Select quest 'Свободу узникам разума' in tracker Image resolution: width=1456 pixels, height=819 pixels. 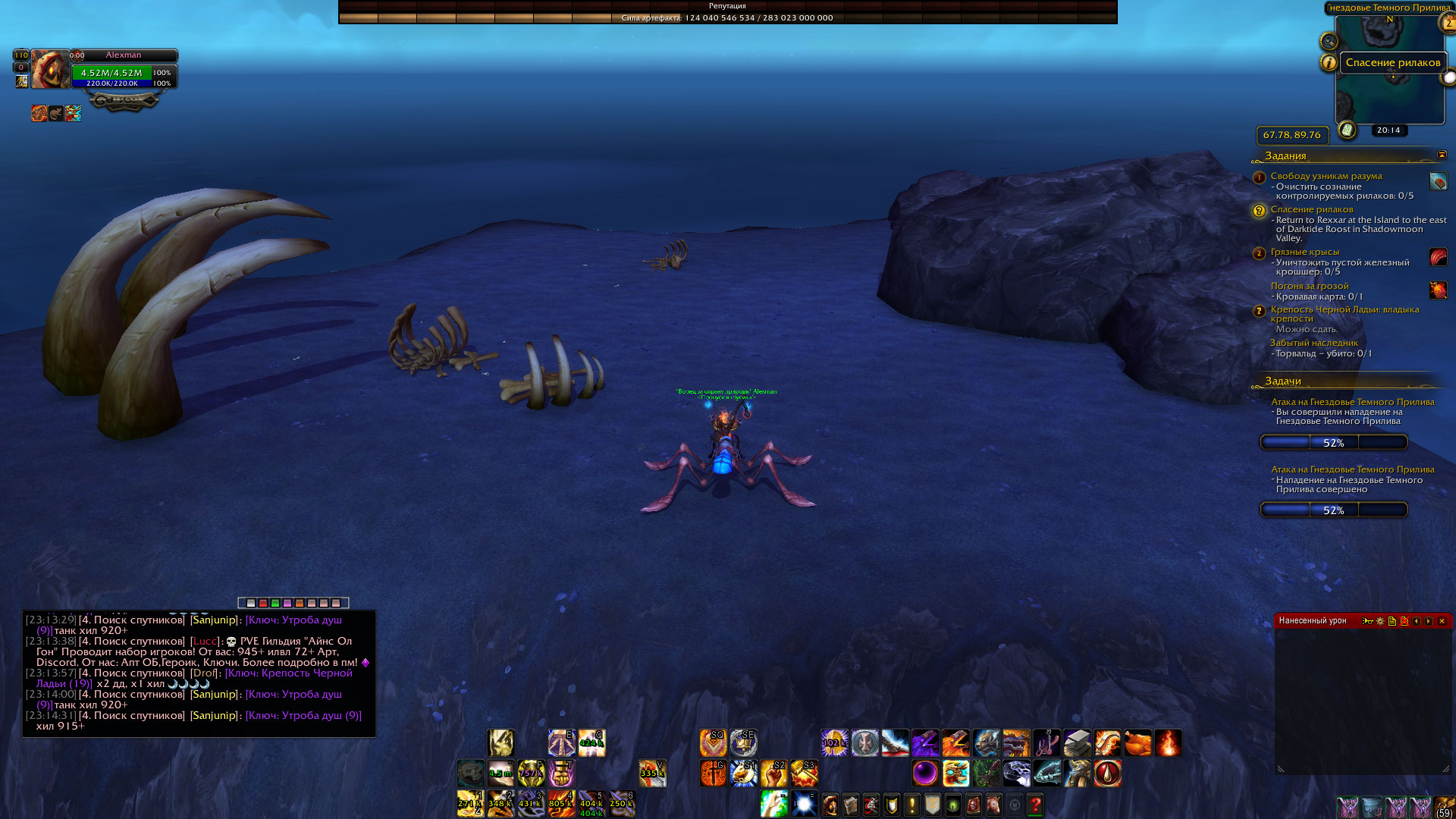click(1326, 176)
